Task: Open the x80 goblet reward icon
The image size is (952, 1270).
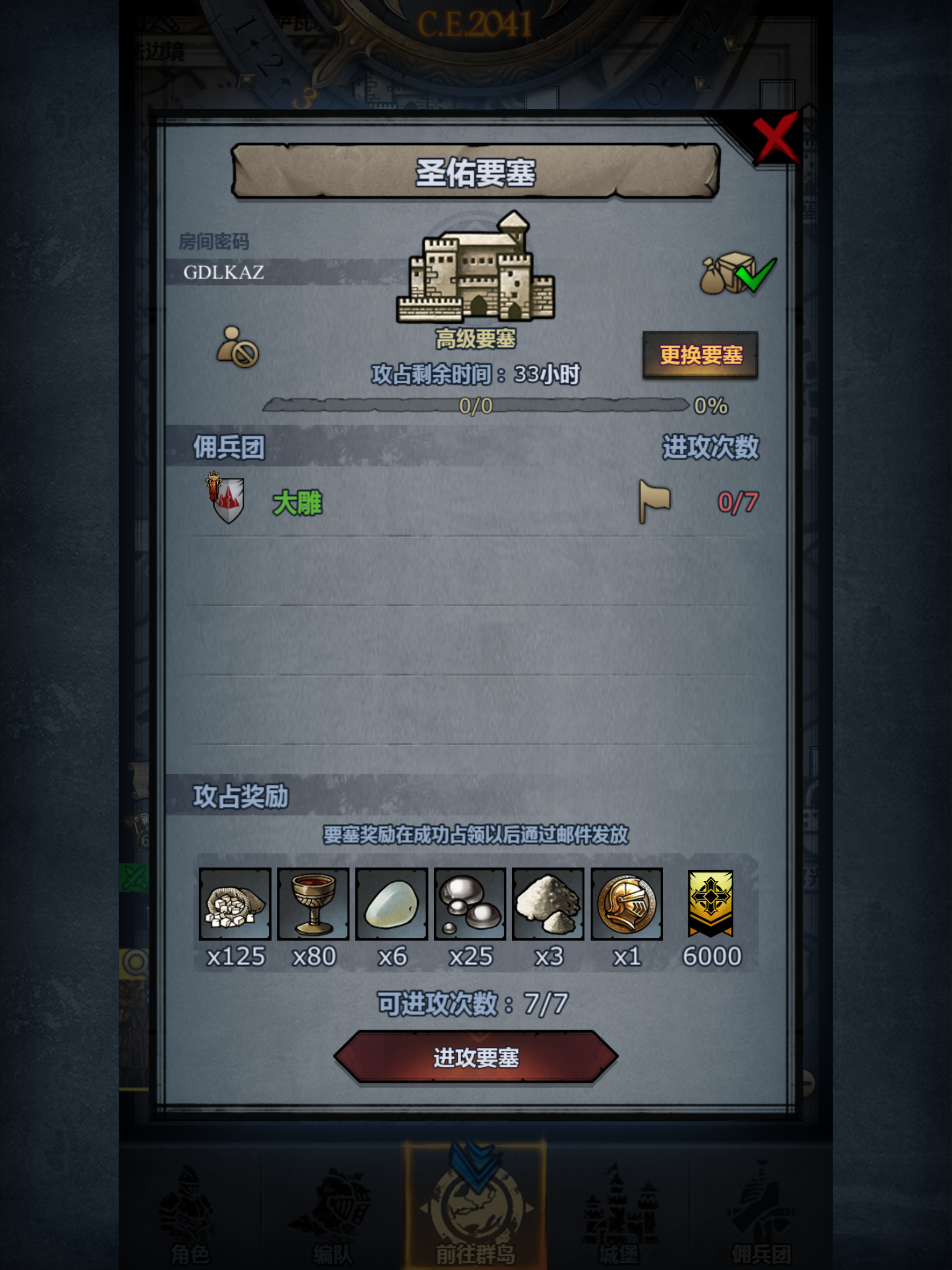Action: (x=313, y=903)
